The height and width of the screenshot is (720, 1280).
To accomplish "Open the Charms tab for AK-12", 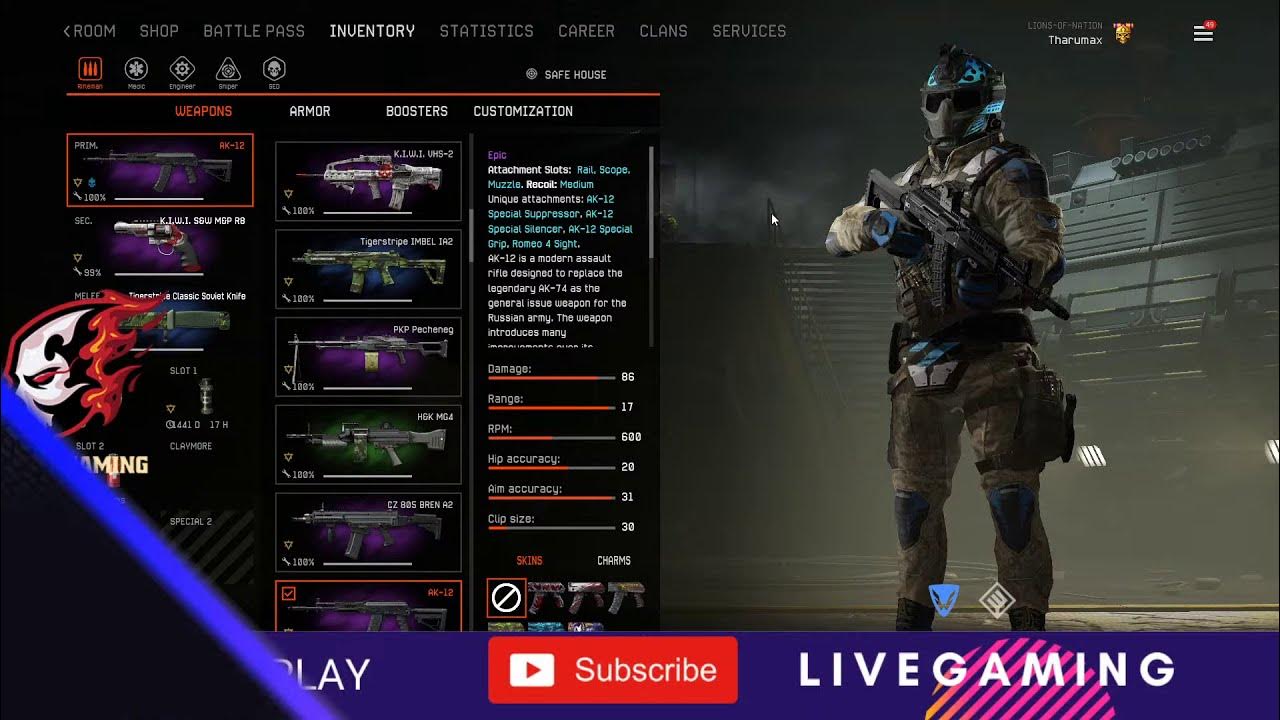I will (x=614, y=561).
